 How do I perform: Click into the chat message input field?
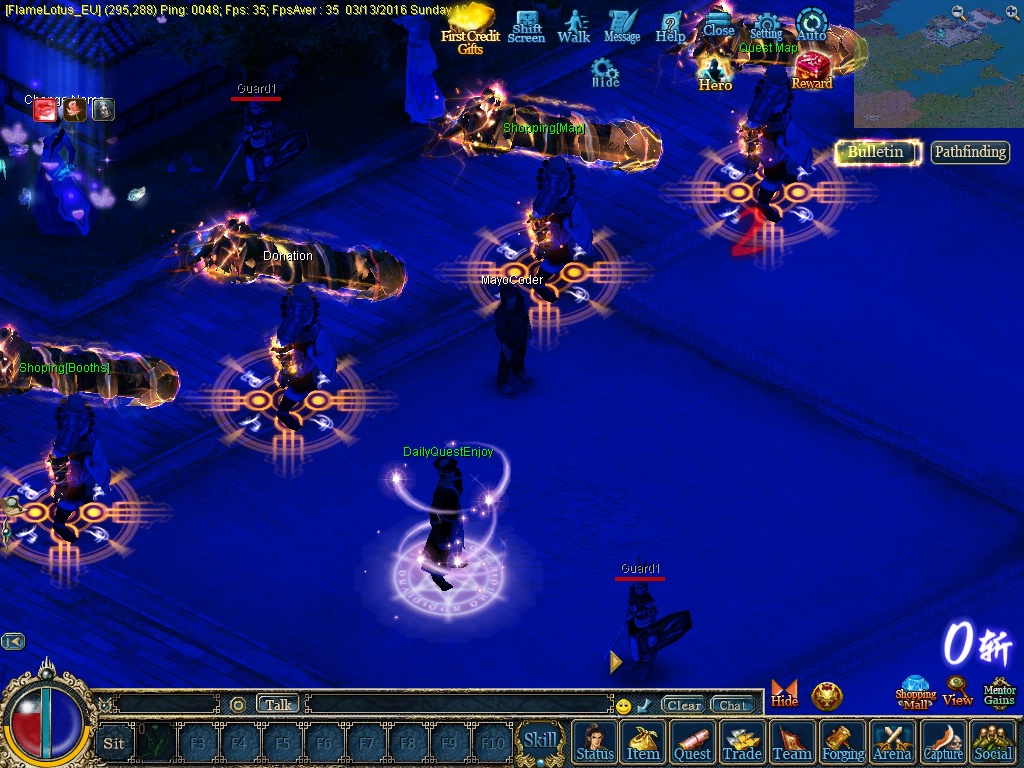[x=458, y=705]
